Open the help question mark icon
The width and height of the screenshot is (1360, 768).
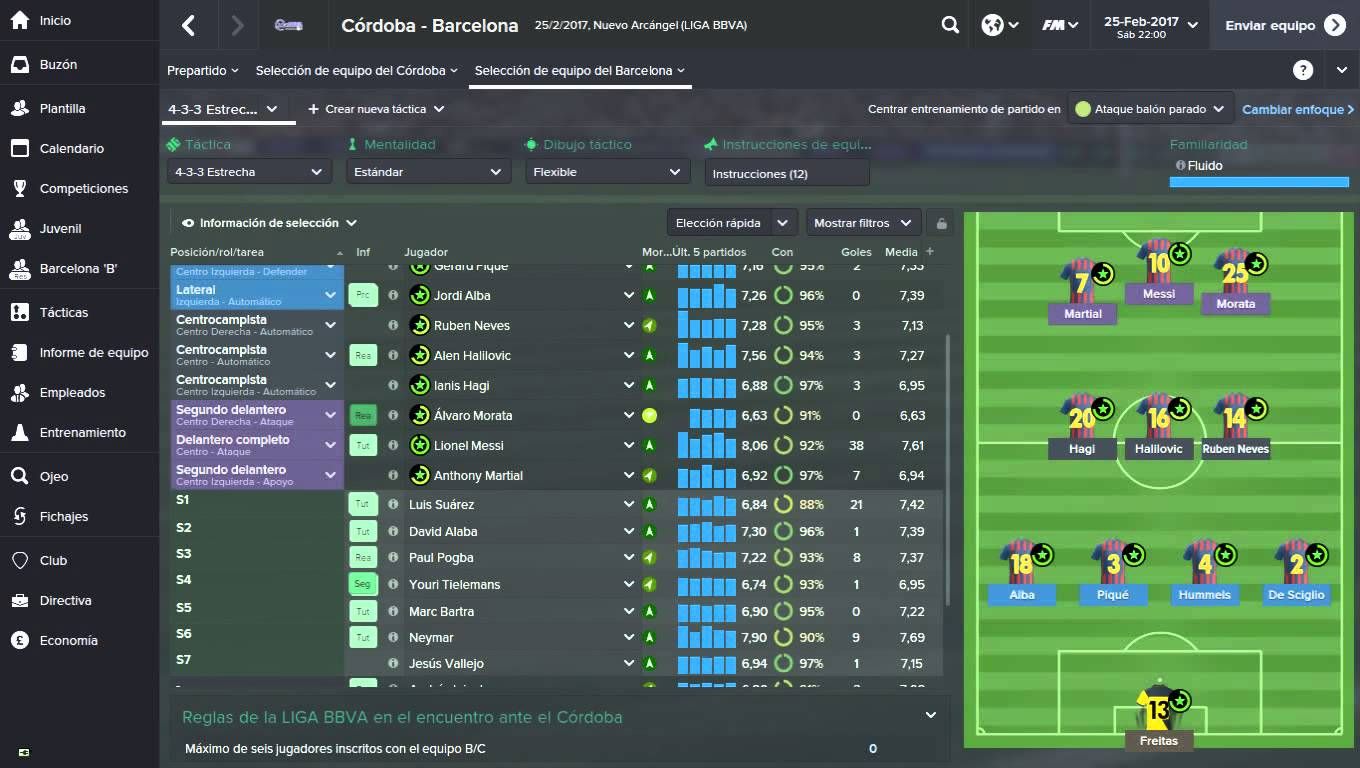pyautogui.click(x=1302, y=69)
